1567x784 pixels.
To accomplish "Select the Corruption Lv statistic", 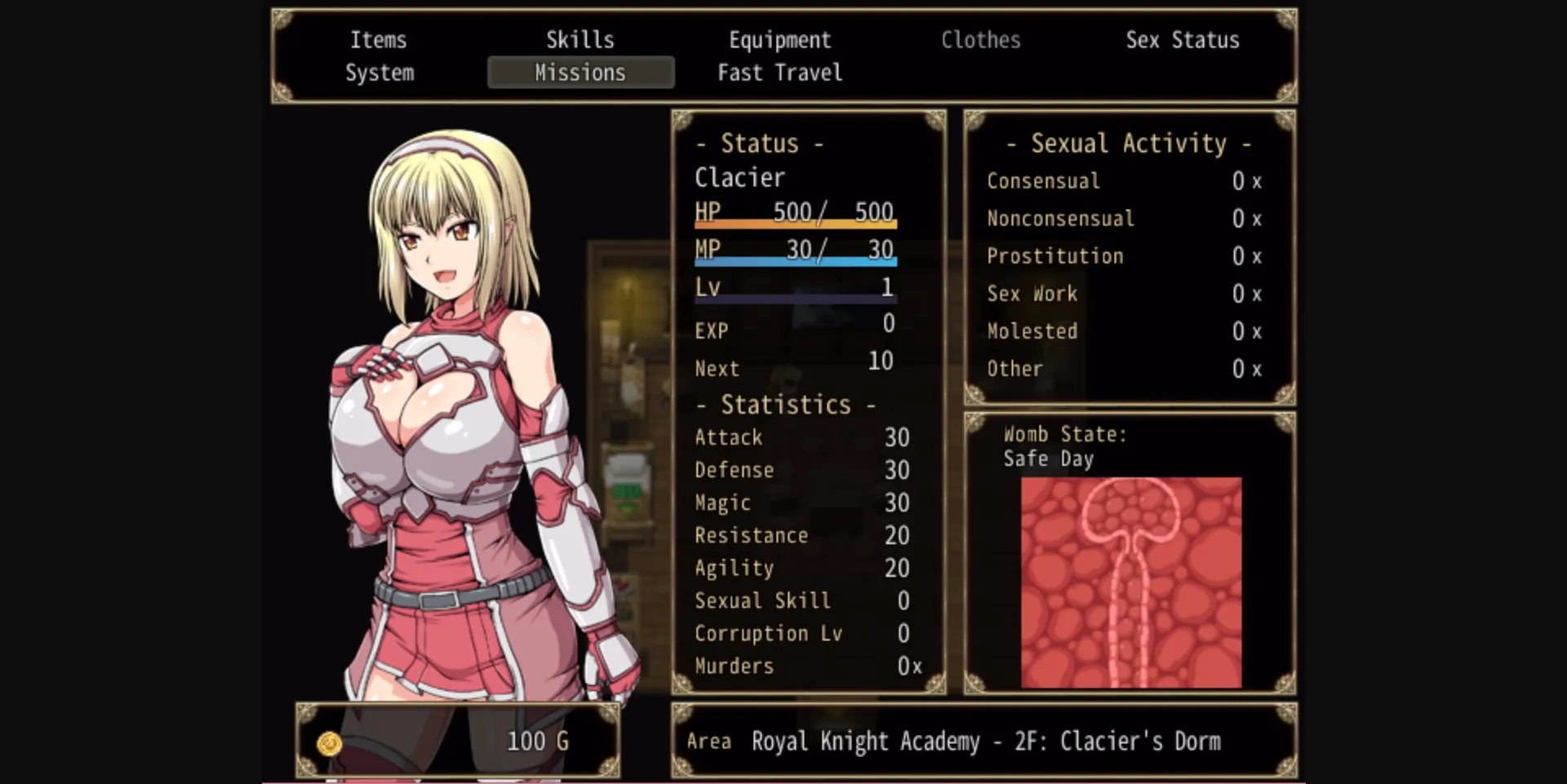I will [x=768, y=633].
